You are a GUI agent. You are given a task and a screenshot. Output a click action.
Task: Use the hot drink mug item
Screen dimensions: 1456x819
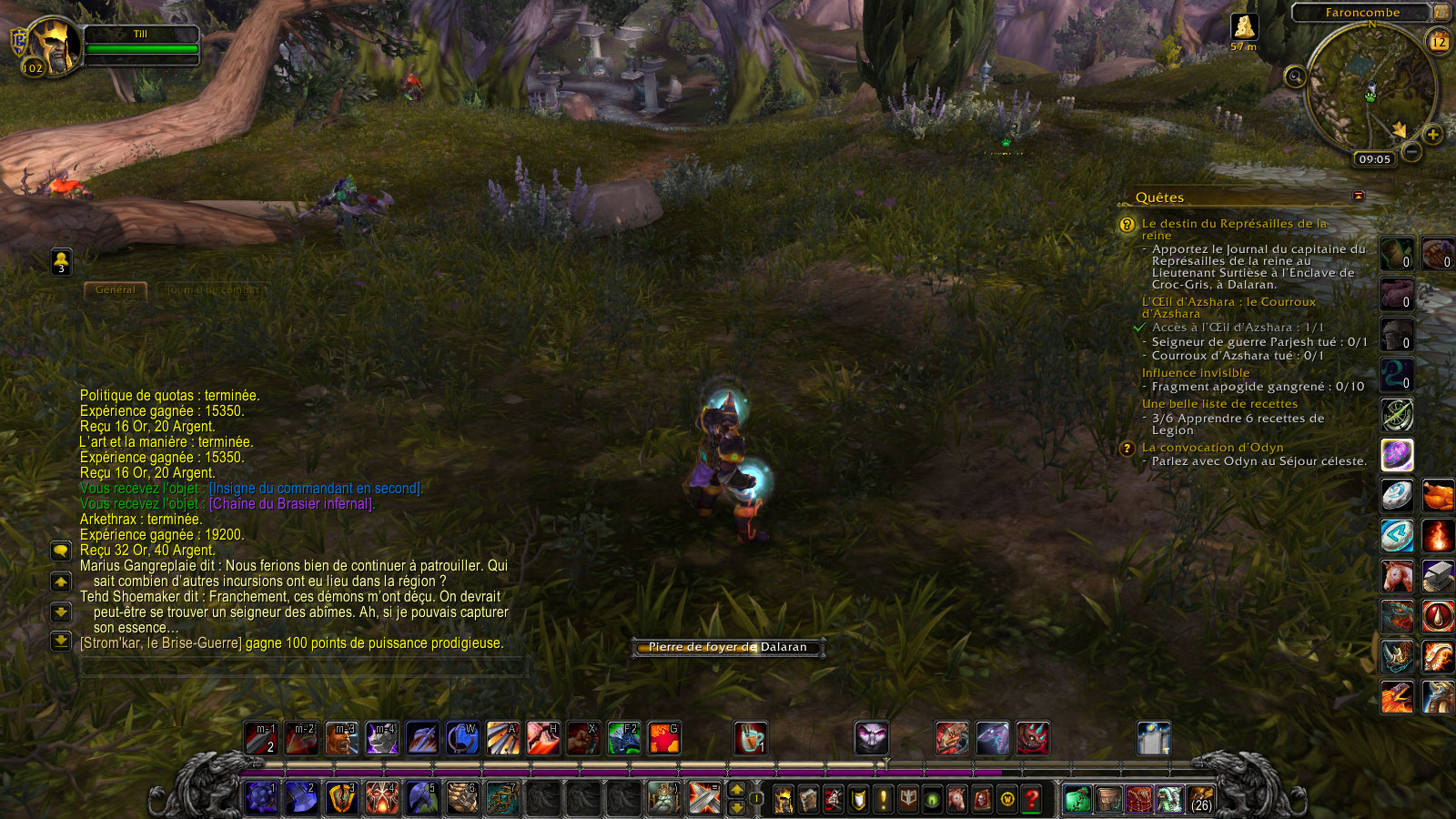pyautogui.click(x=750, y=739)
